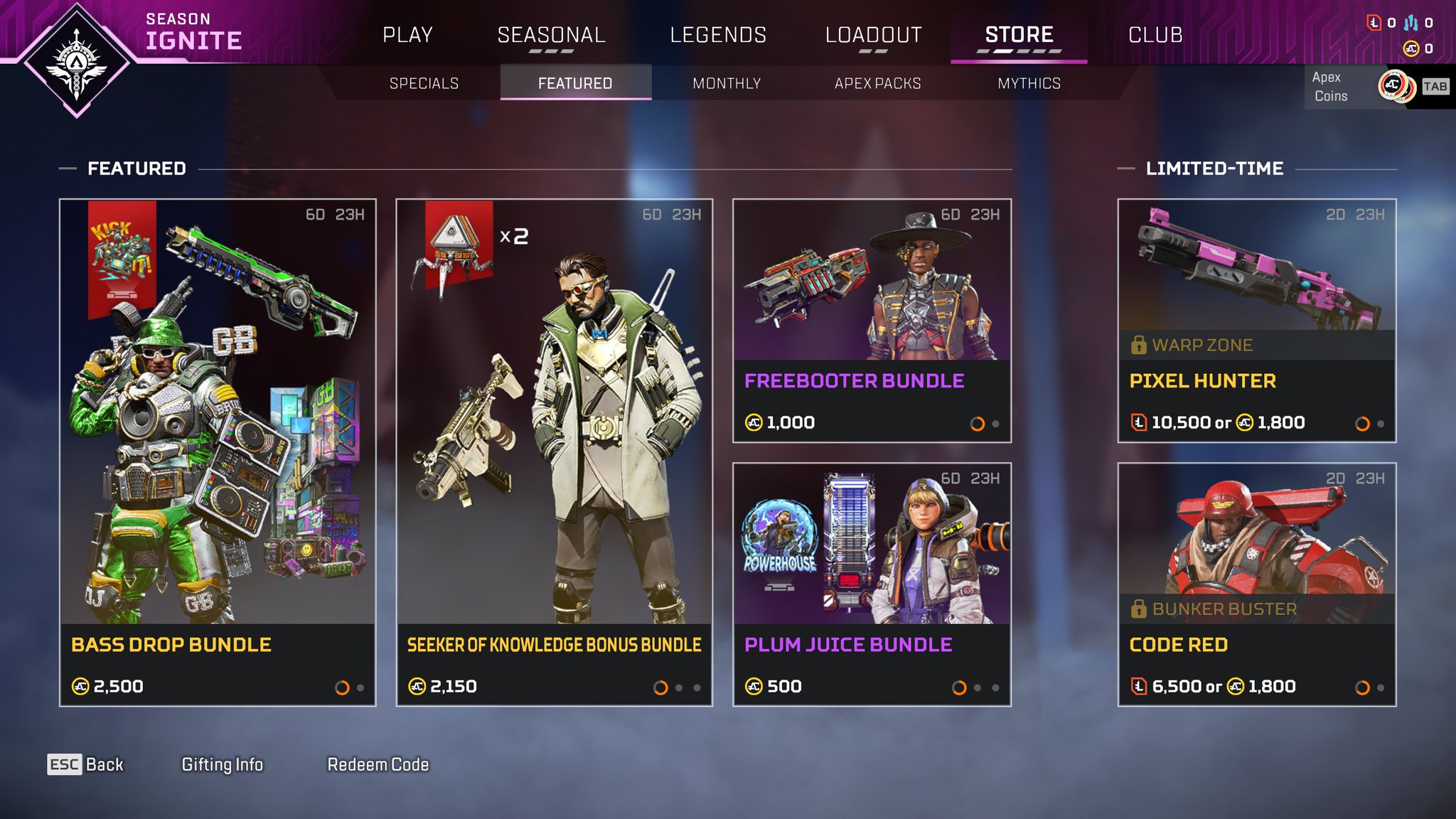Open the Seasonal tab
Viewport: 1456px width, 819px height.
(551, 35)
